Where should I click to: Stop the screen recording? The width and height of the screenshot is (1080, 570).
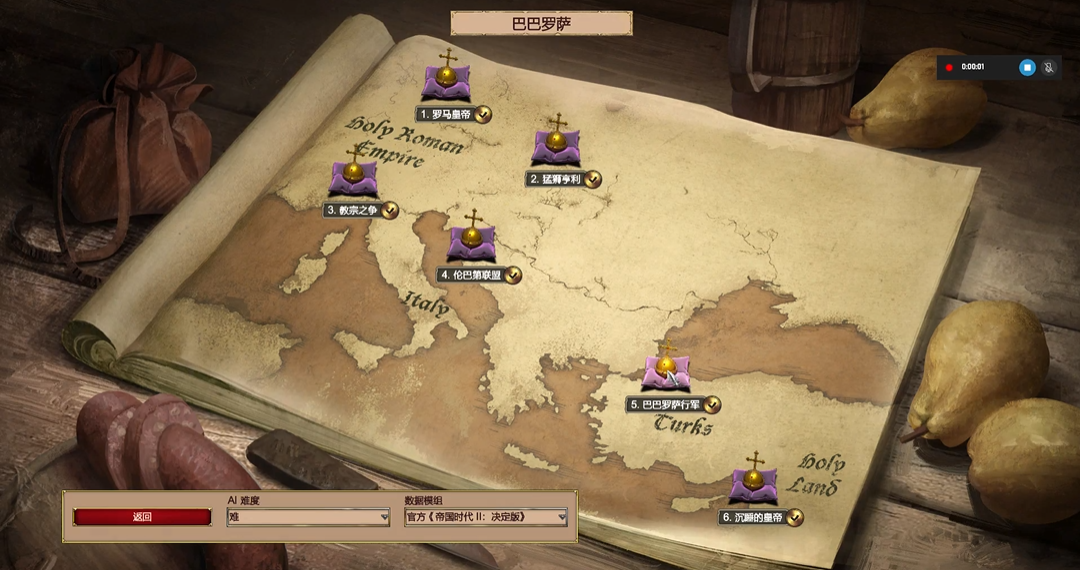click(x=1027, y=67)
